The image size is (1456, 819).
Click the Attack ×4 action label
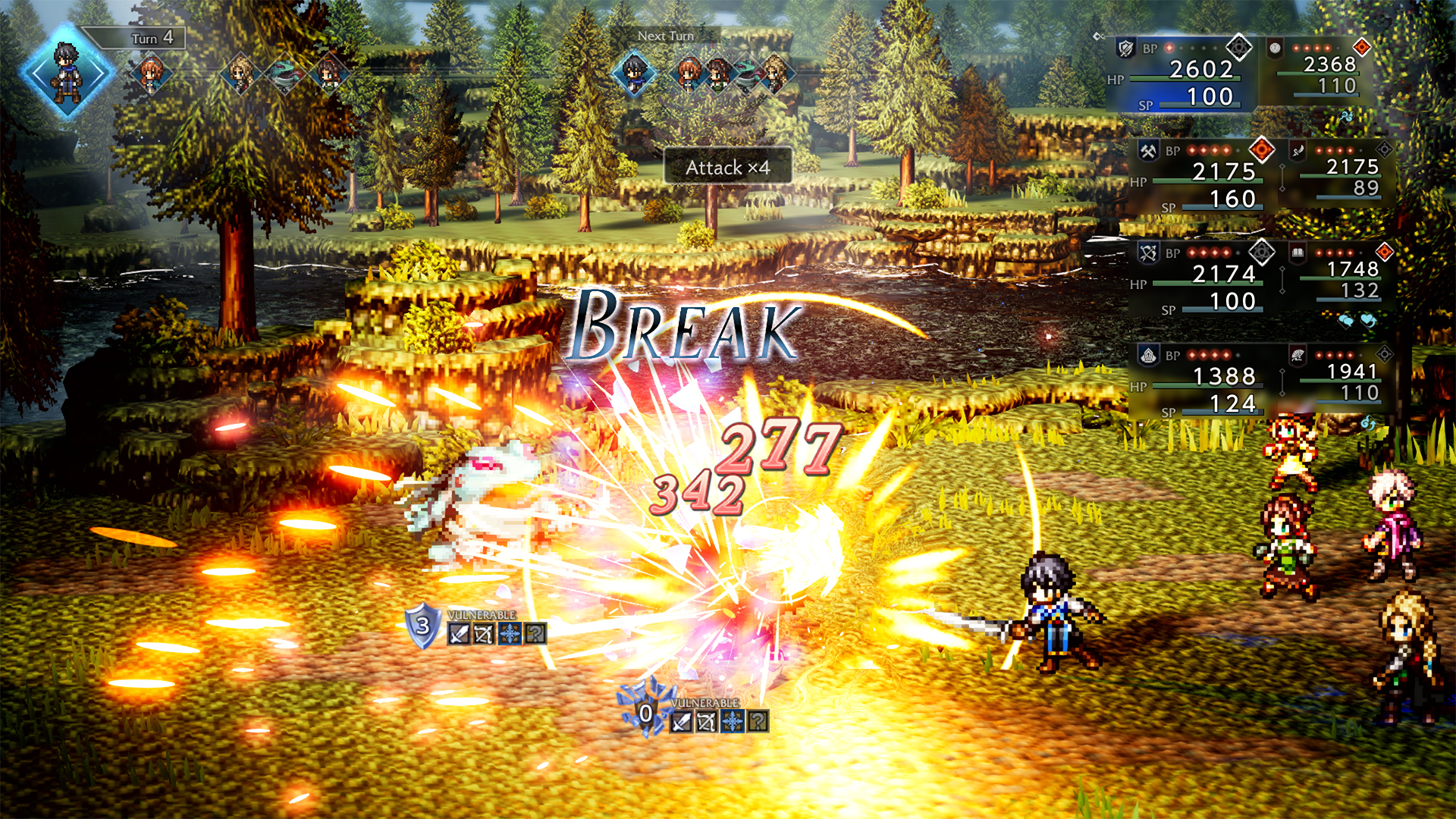pyautogui.click(x=728, y=165)
